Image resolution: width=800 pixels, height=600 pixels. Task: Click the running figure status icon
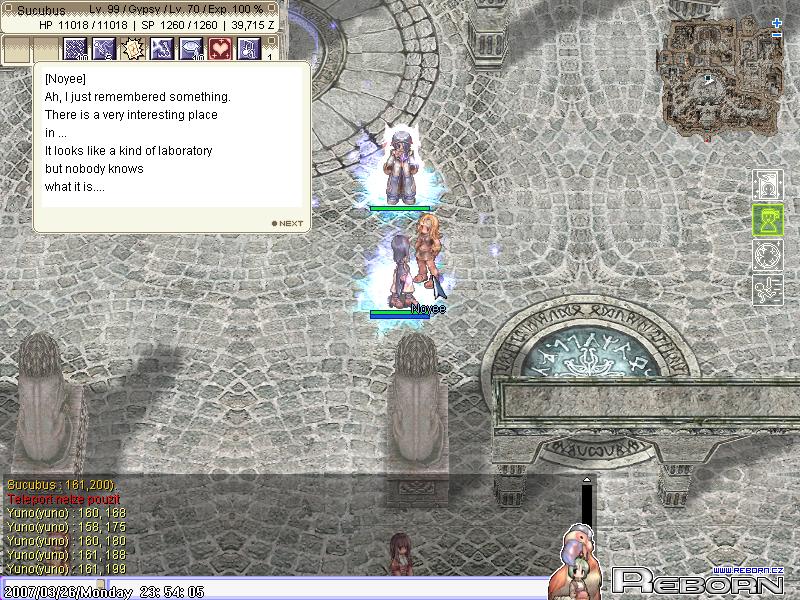click(x=766, y=288)
